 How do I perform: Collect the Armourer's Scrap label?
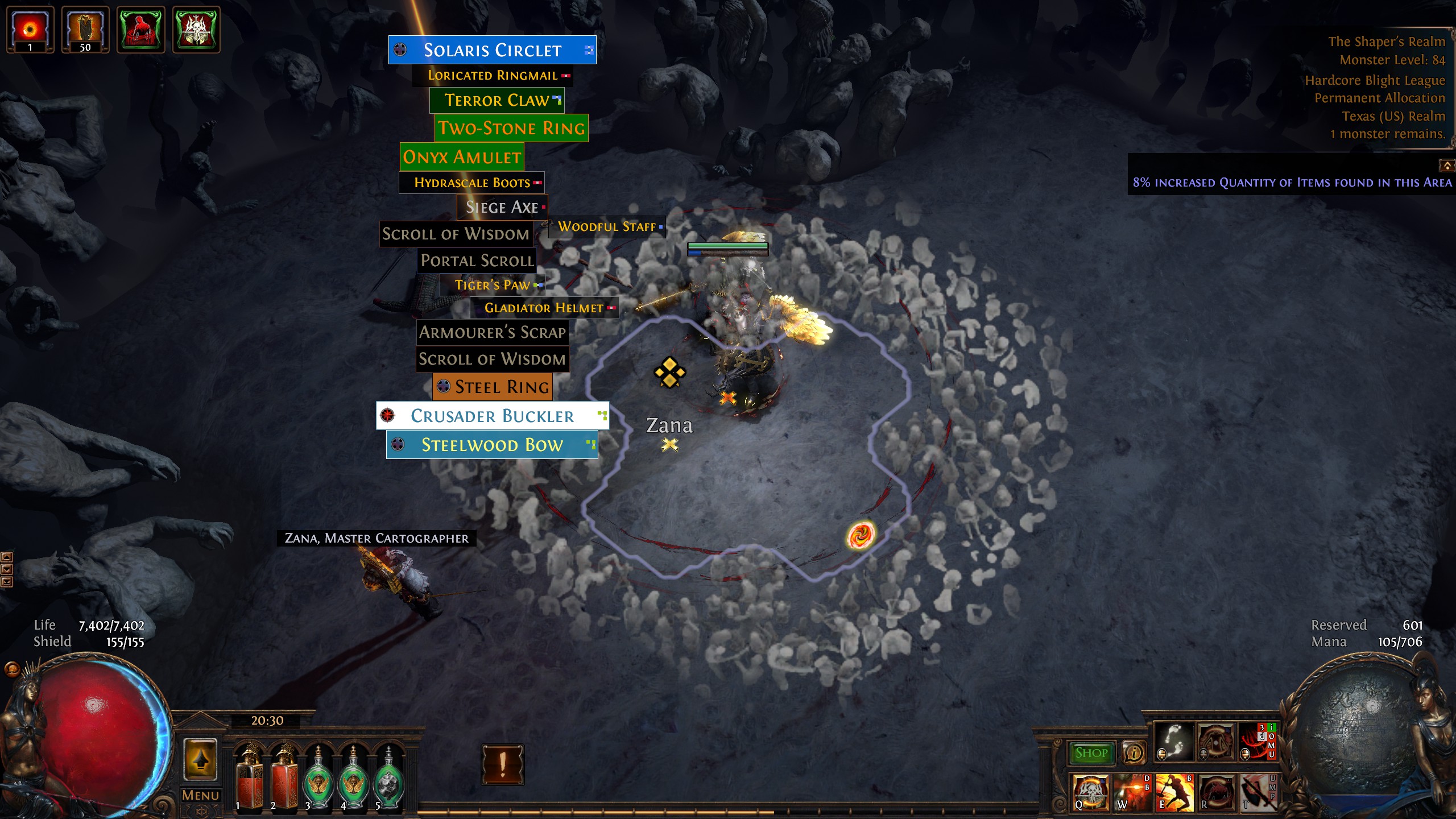coord(493,332)
